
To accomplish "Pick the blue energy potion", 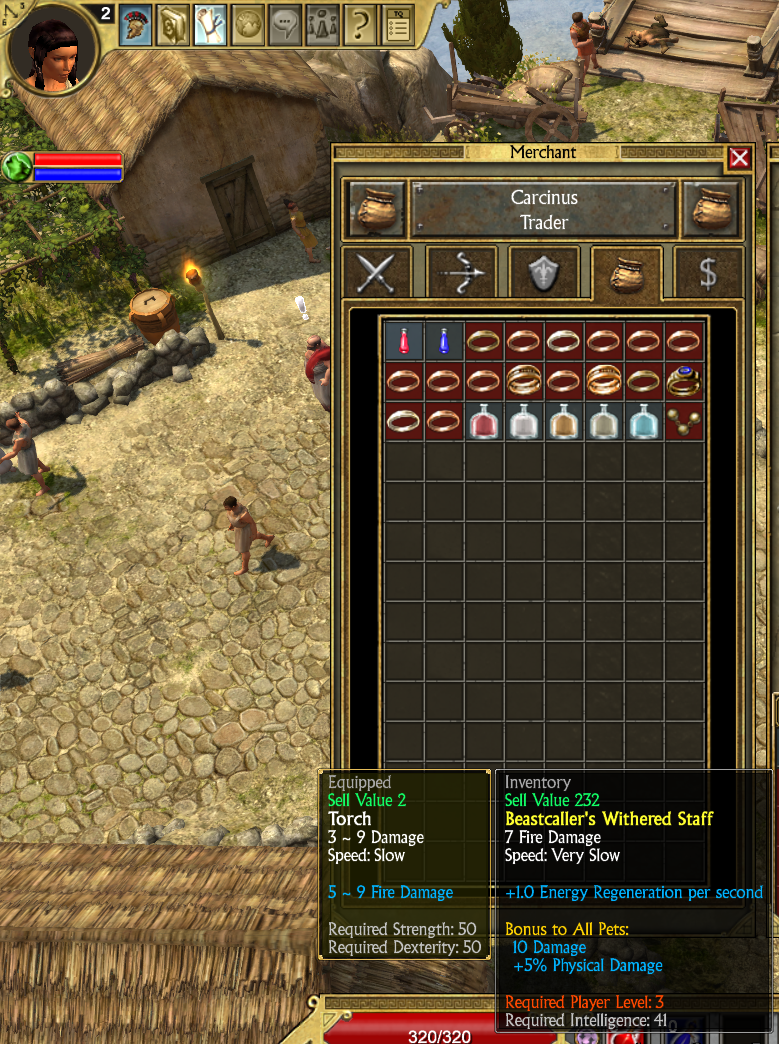I will (444, 341).
